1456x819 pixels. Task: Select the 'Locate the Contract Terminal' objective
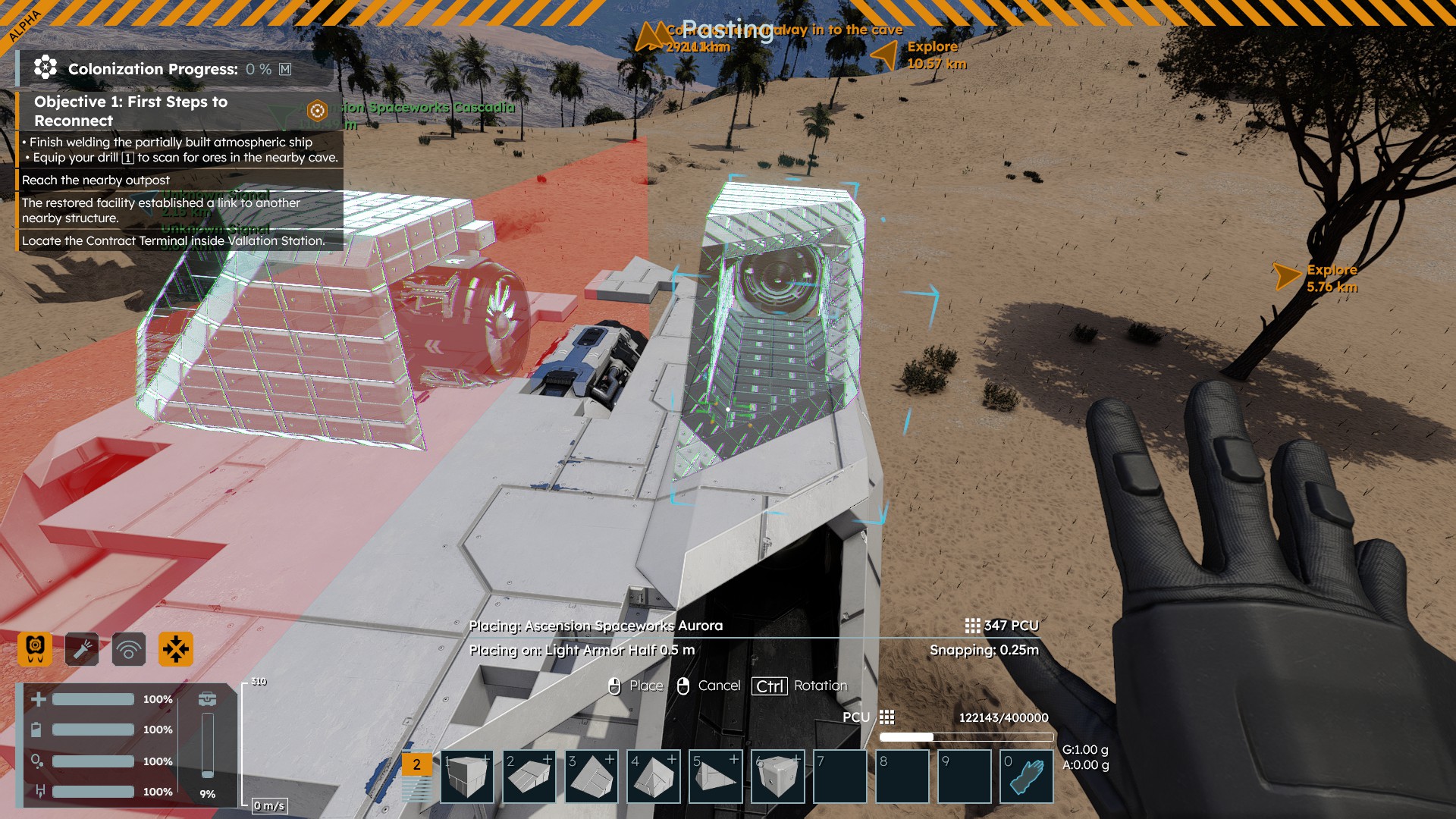click(x=173, y=240)
